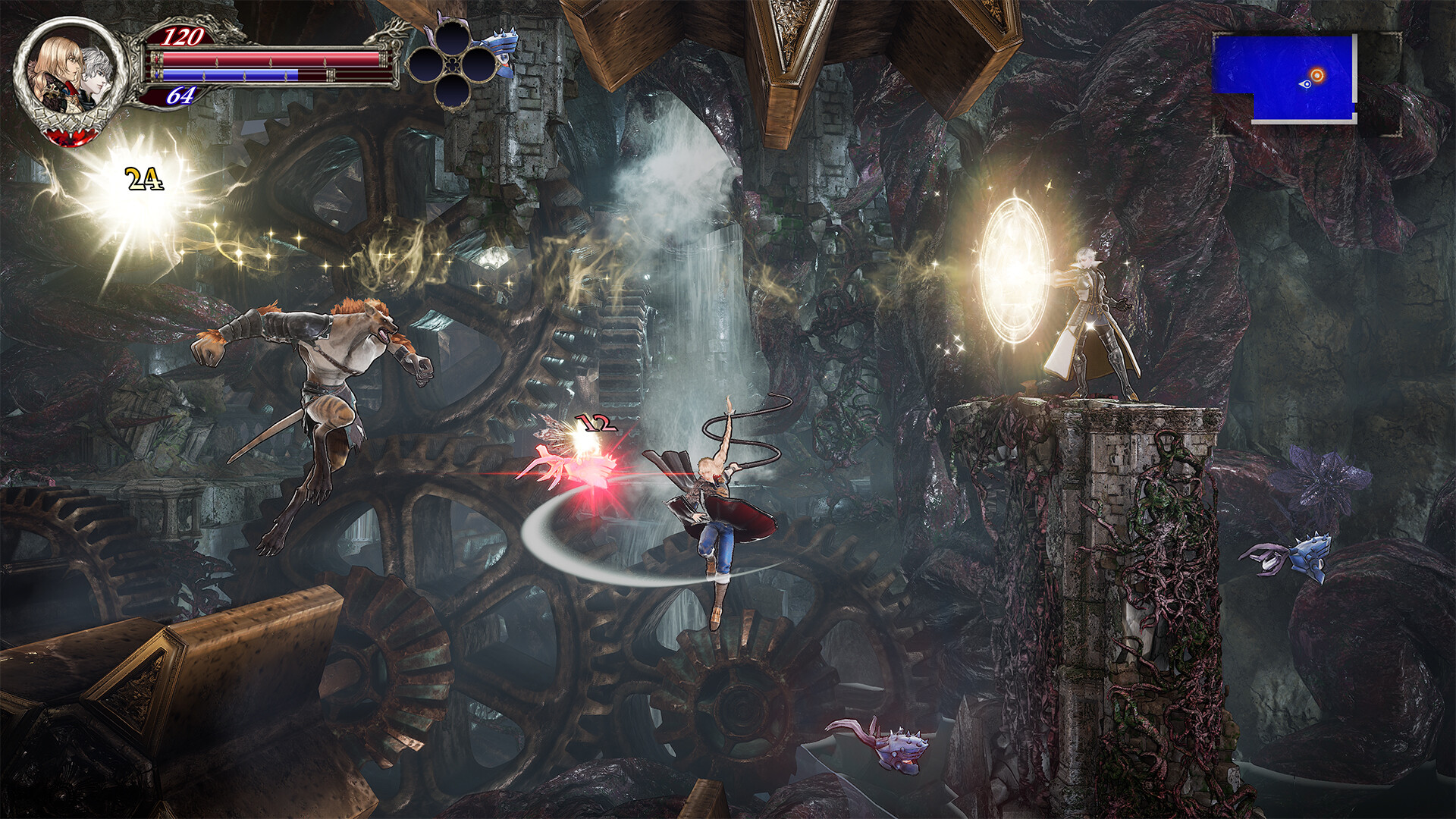Expand the HP bar details

coord(258,59)
